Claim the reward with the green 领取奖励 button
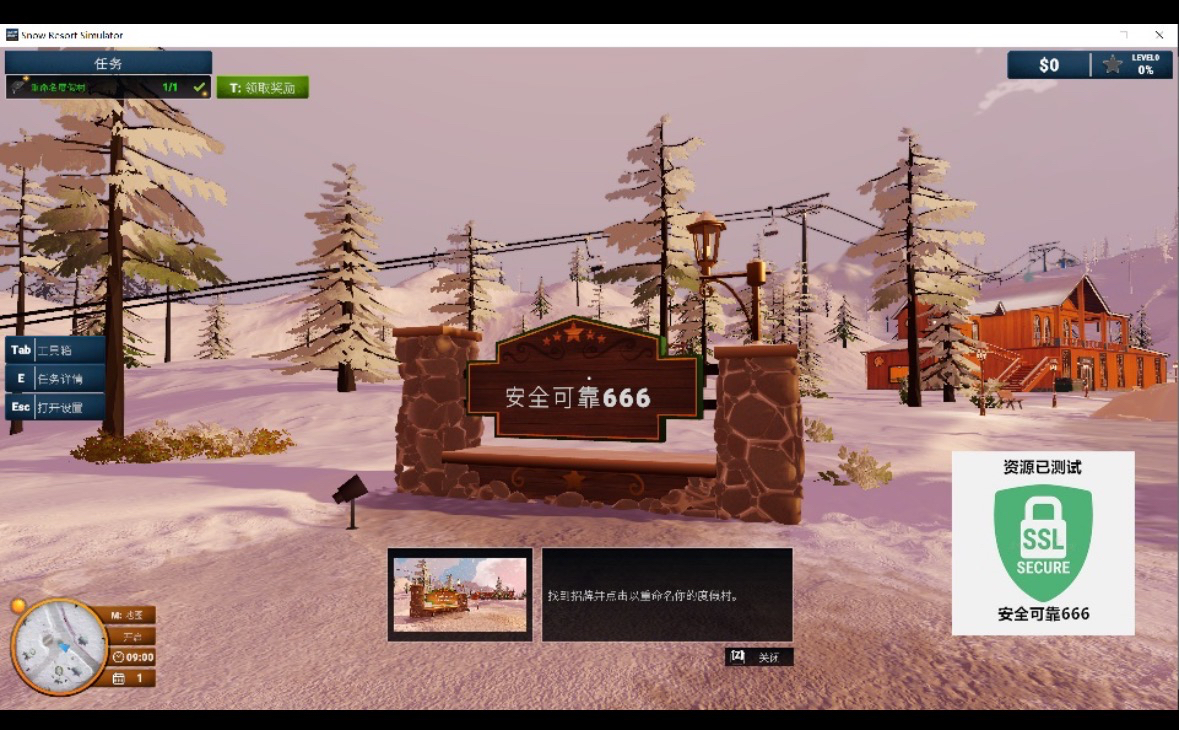1179x730 pixels. [x=263, y=88]
